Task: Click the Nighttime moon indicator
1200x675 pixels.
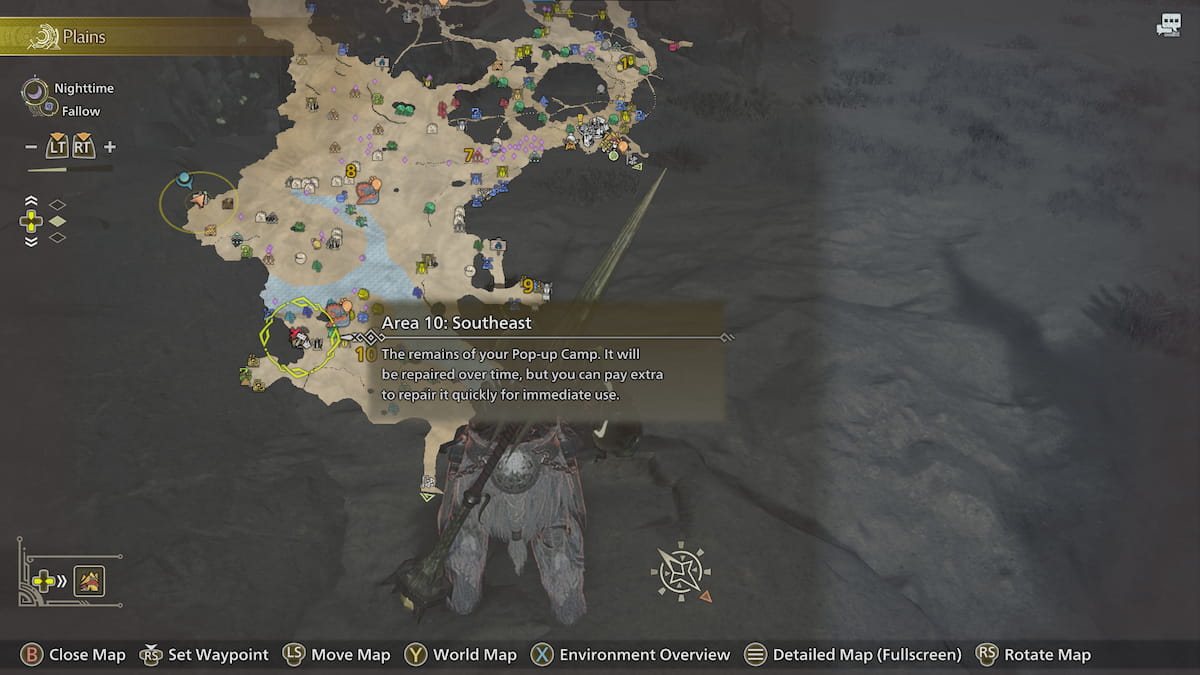Action: coord(36,90)
